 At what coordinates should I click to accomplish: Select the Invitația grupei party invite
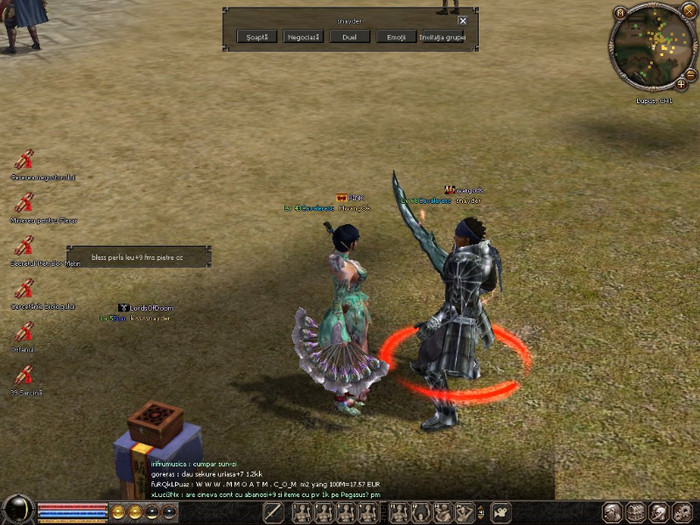[441, 37]
